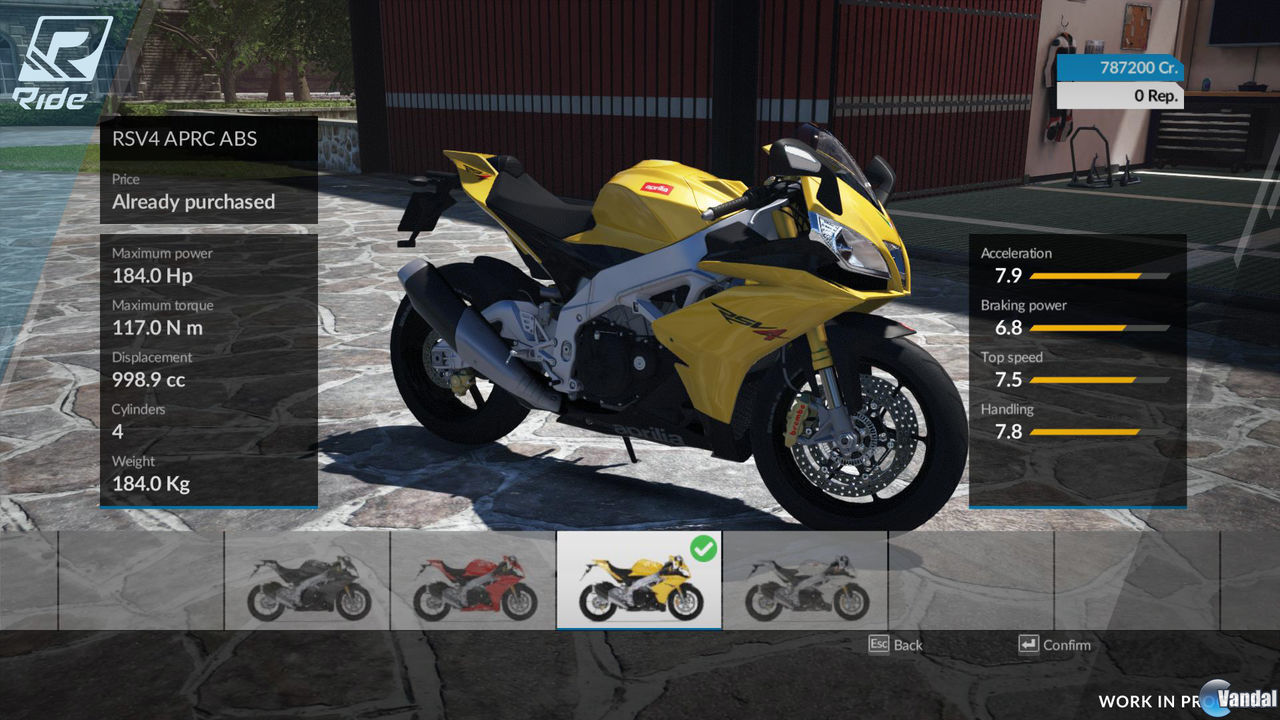Viewport: 1280px width, 720px height.
Task: Click the green checkmark on the selected bike
Action: pos(705,546)
